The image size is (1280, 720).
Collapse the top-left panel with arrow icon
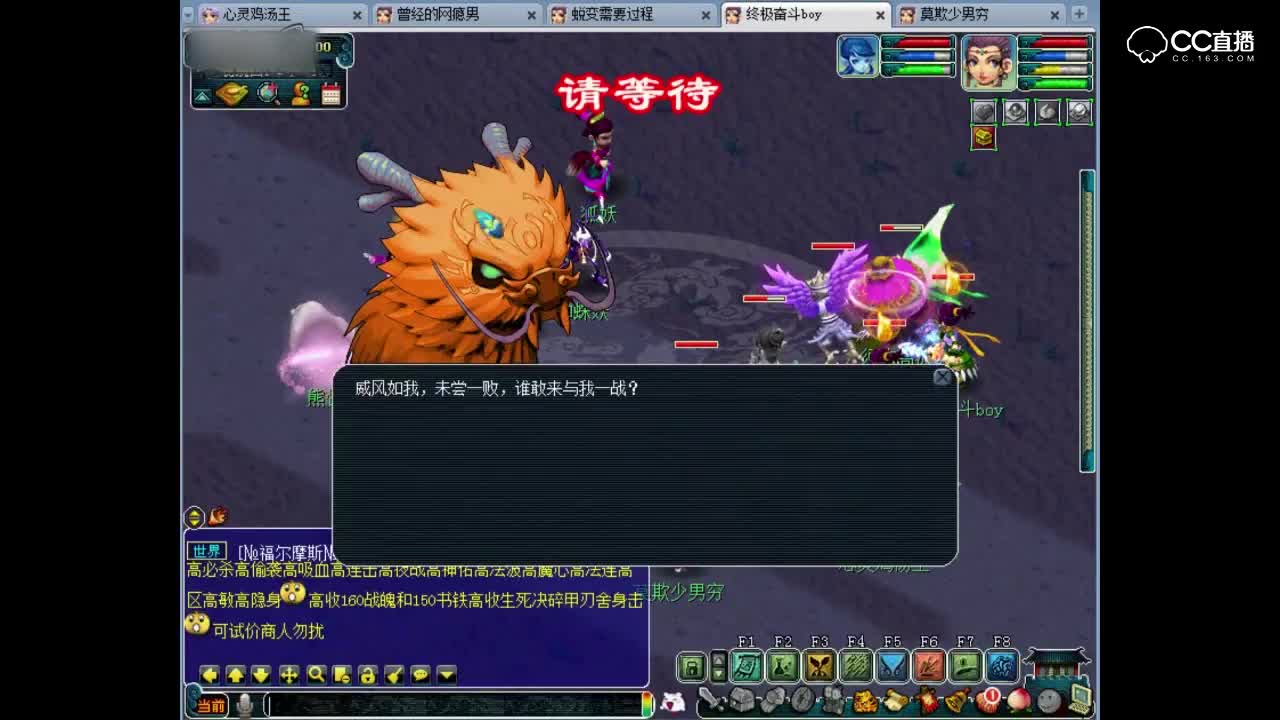tap(202, 96)
